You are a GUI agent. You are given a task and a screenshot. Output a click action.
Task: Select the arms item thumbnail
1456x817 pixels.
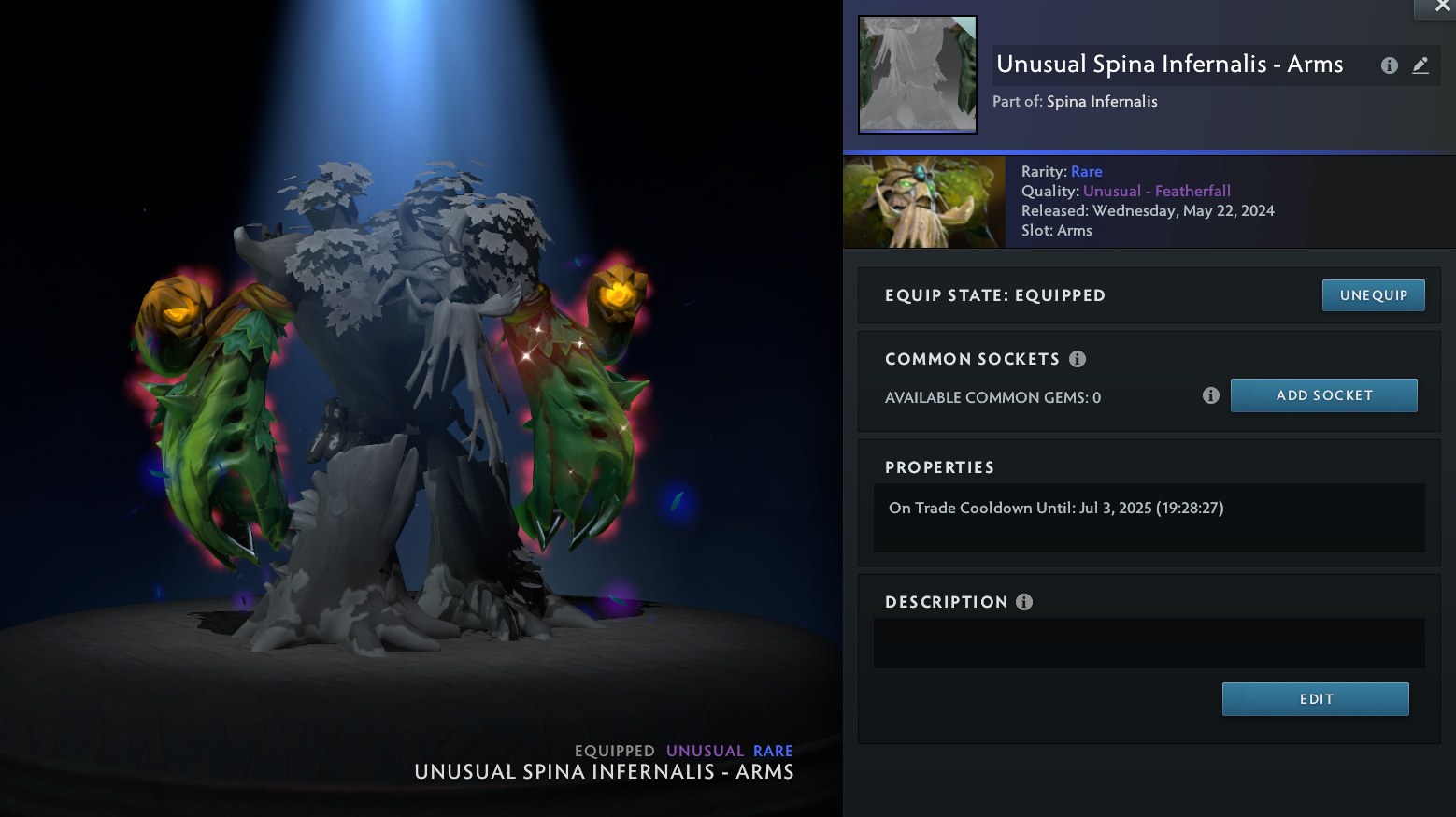918,75
